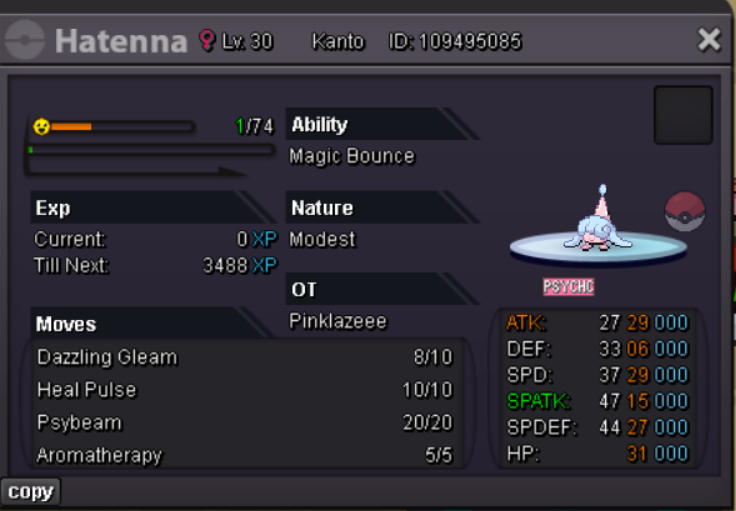Select the Heal Pulse move
This screenshot has height=511, width=736.
click(x=87, y=390)
